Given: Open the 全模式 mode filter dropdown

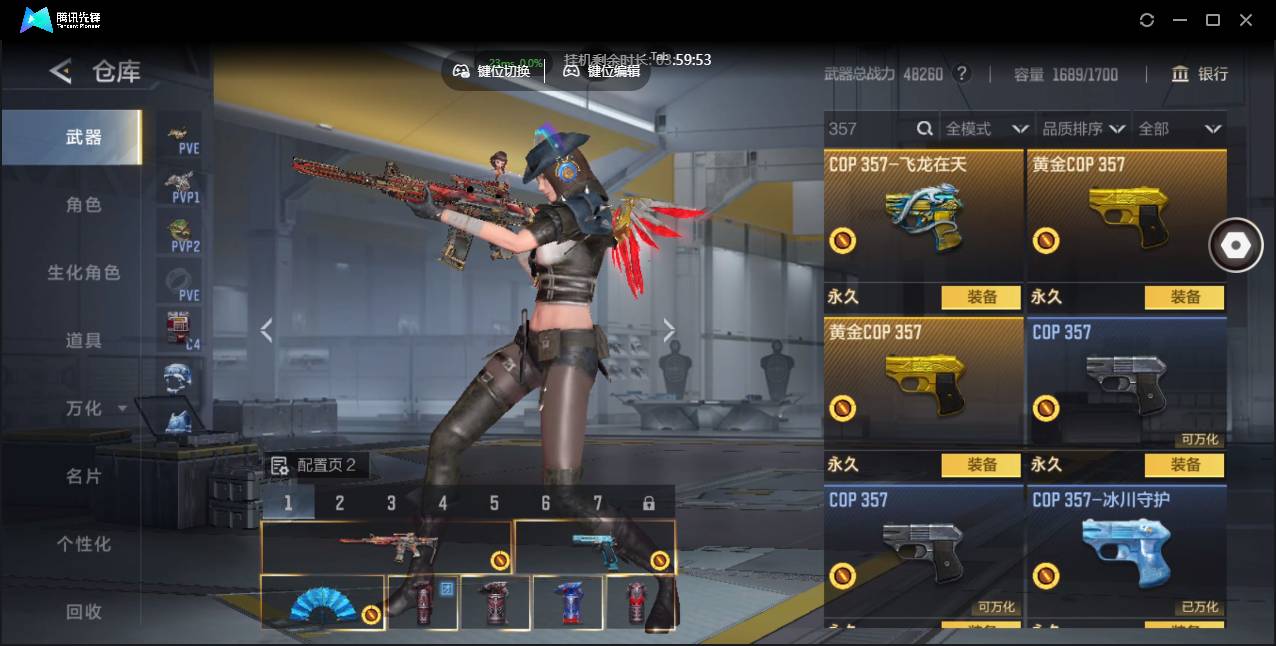Looking at the screenshot, I should pyautogui.click(x=986, y=129).
